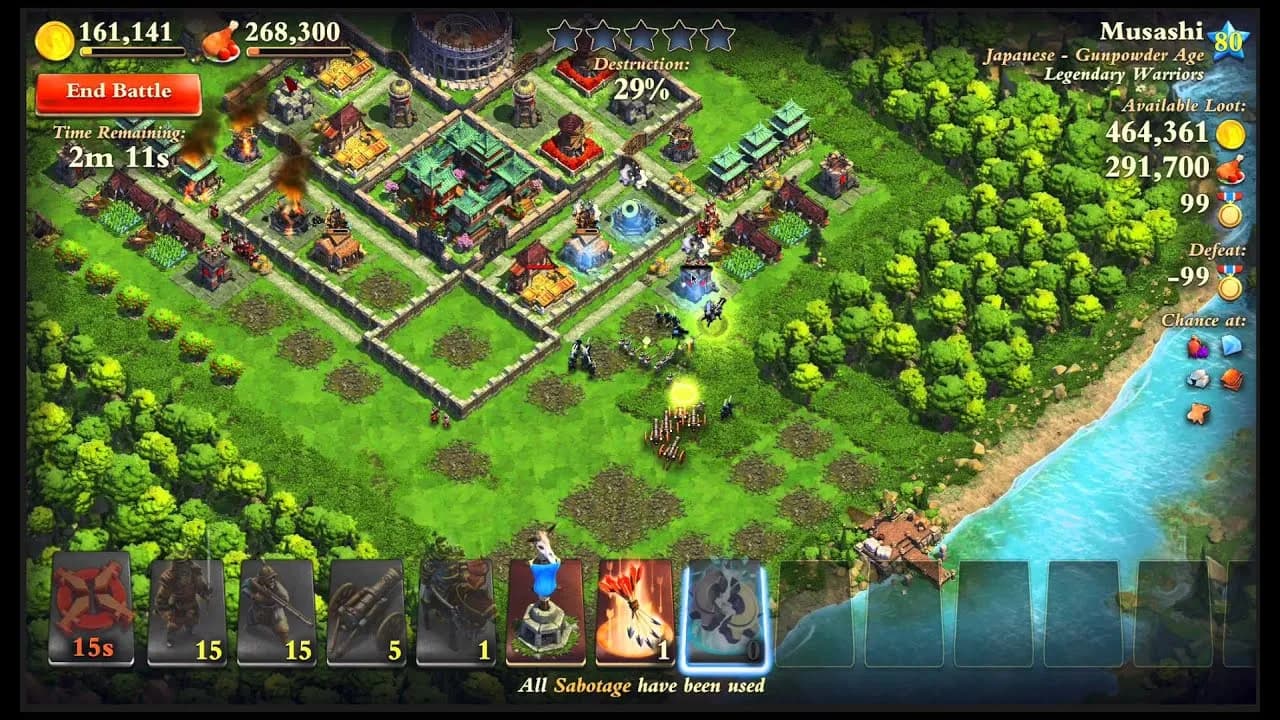This screenshot has height=720, width=1280.
Task: Activate the blue statue tactic
Action: [x=545, y=610]
